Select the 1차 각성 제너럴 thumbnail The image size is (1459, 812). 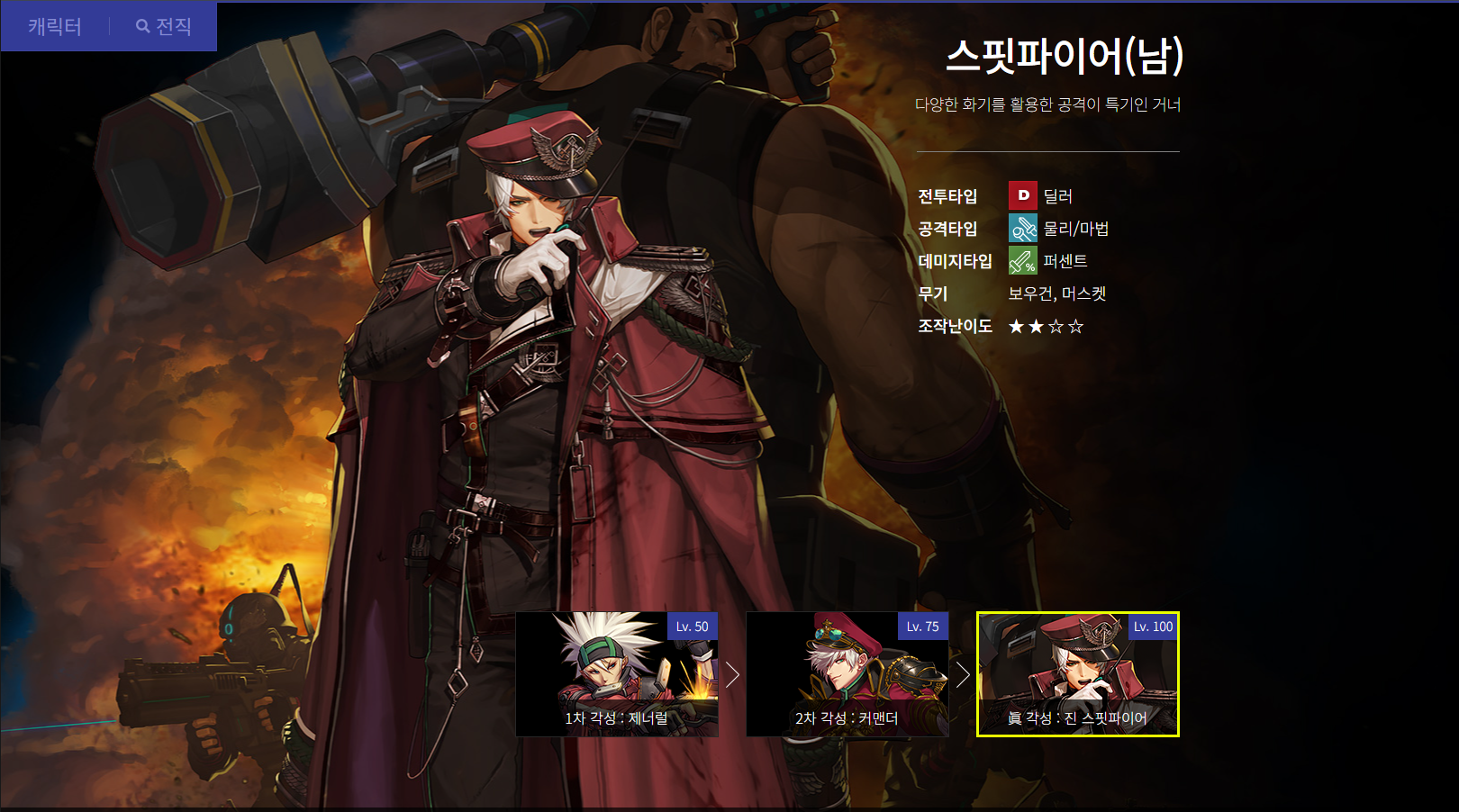[x=617, y=674]
